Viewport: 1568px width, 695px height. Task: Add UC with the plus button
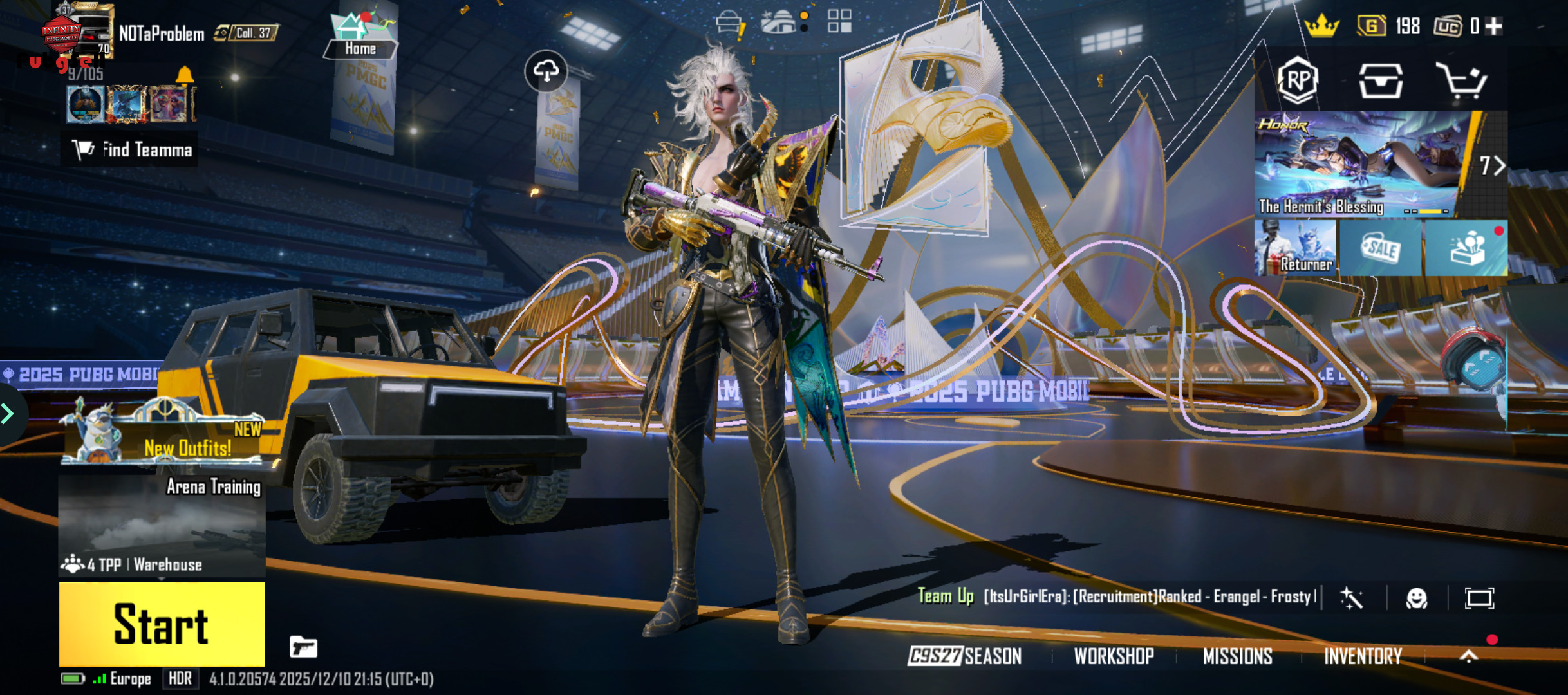pyautogui.click(x=1495, y=26)
